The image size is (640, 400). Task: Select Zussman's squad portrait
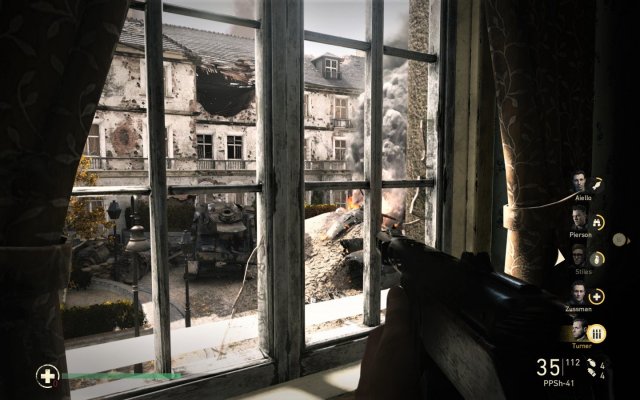pyautogui.click(x=579, y=294)
